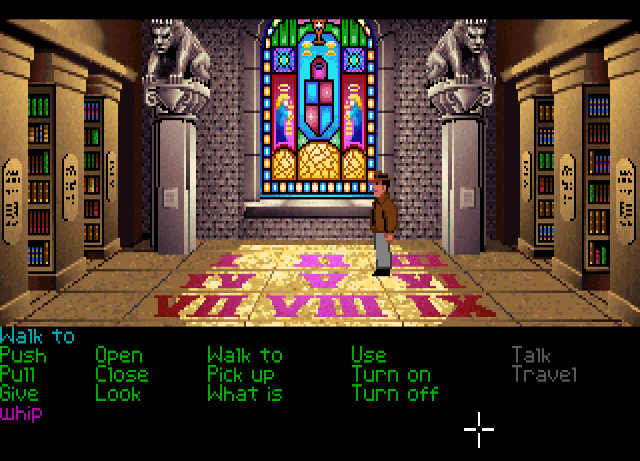Viewport: 640px width, 461px height.
Task: Choose the Close verb
Action: coord(121,374)
